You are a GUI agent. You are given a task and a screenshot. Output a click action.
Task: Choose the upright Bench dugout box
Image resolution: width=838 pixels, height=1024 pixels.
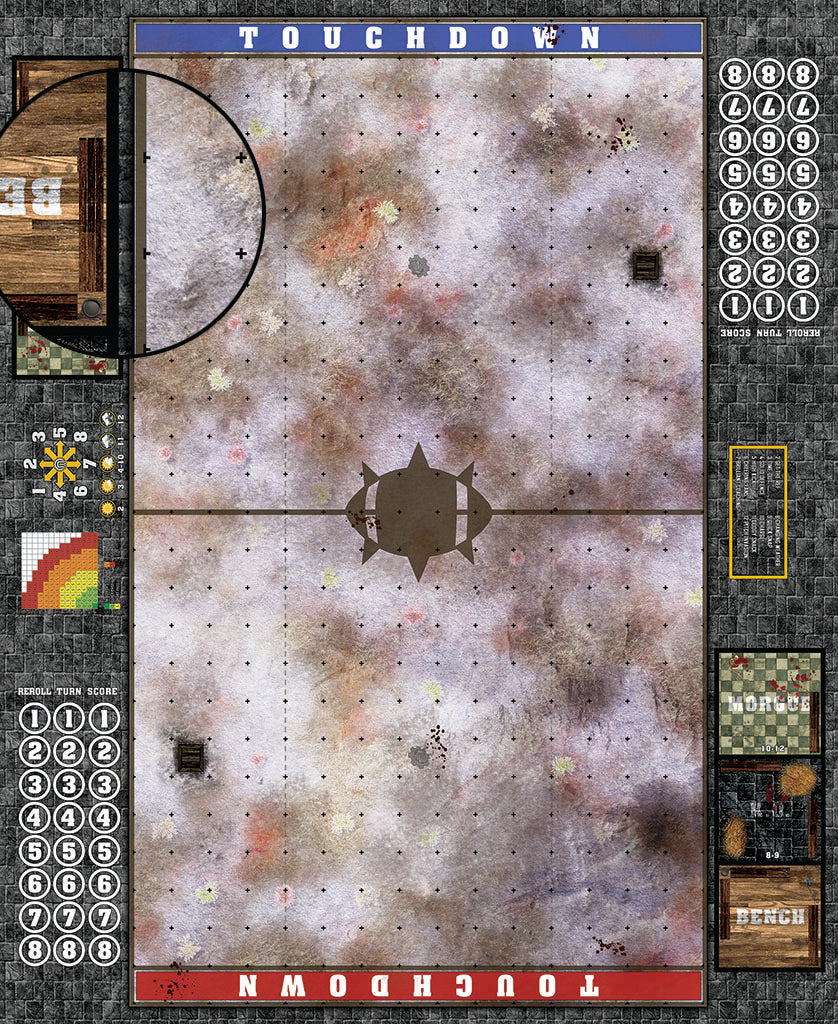pos(769,916)
